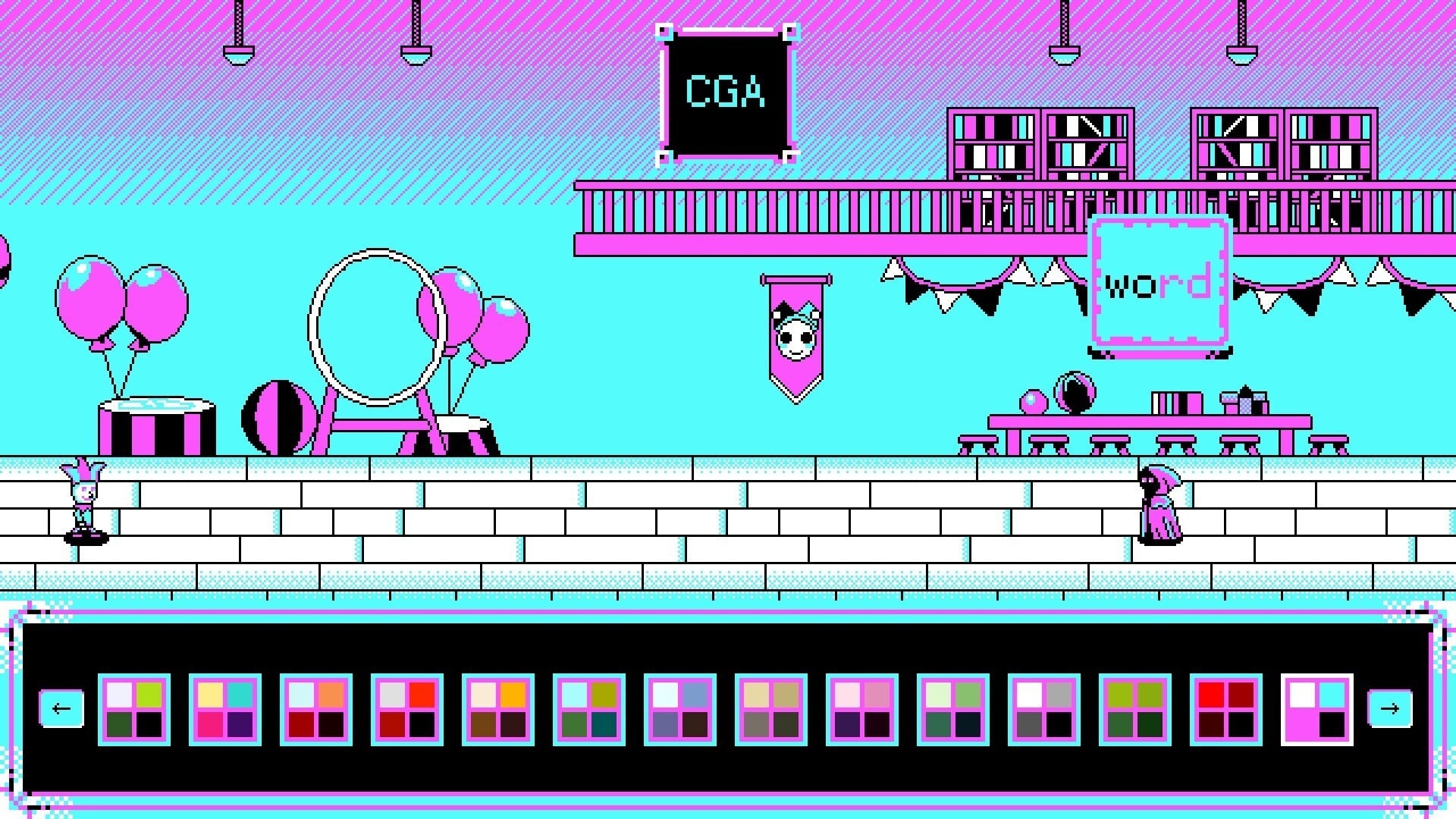Screen dimensions: 1456x819
Task: Choose the light cyan, olive and teal palette
Action: (589, 710)
